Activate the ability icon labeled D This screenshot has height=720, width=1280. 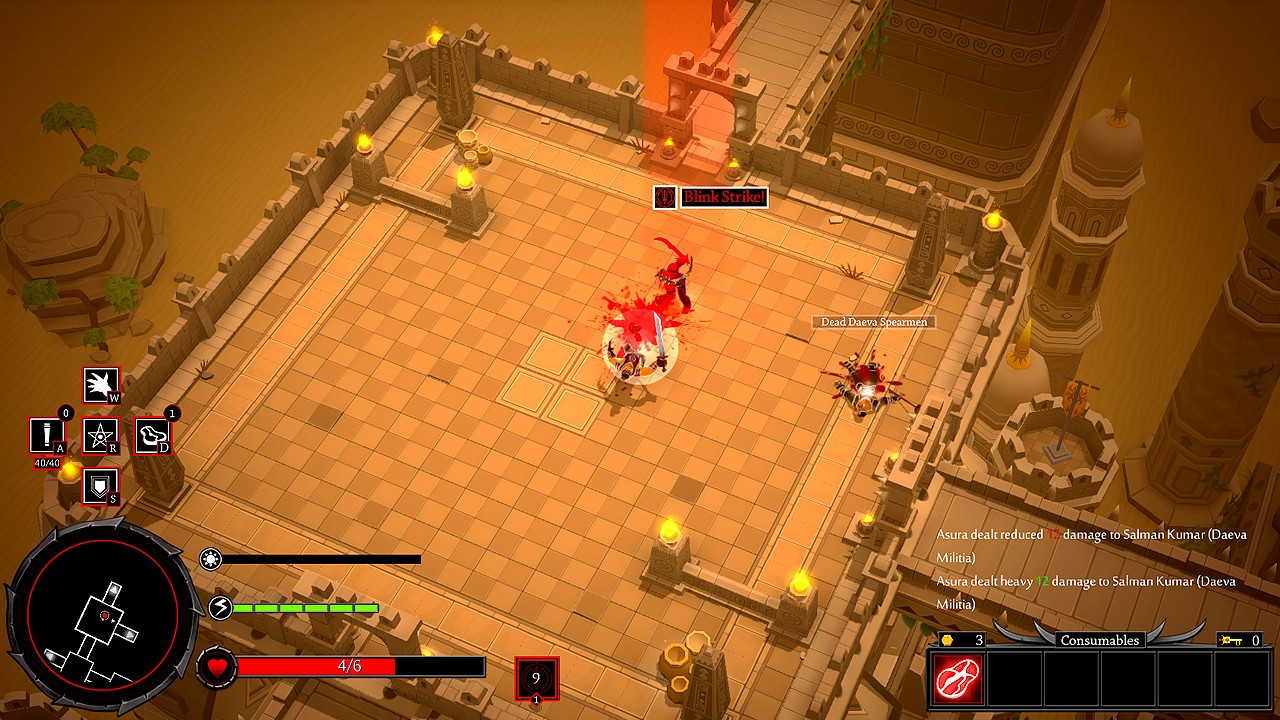pos(153,436)
